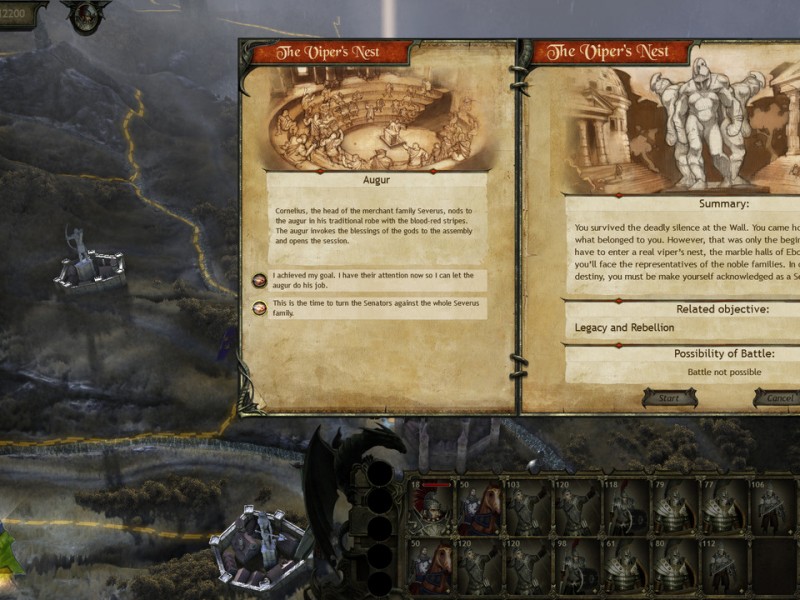The image size is (800, 600).
Task: Select the hero unit card numbered 18
Action: (x=431, y=508)
